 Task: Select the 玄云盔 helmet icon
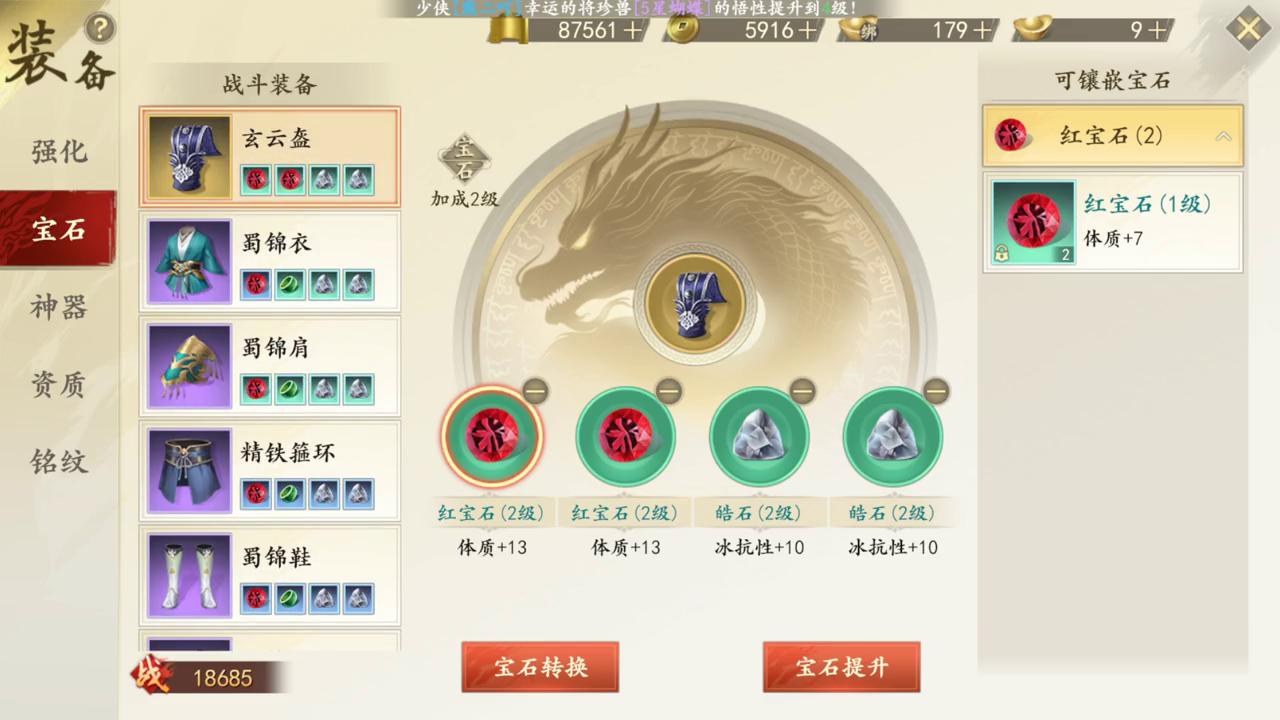point(188,155)
